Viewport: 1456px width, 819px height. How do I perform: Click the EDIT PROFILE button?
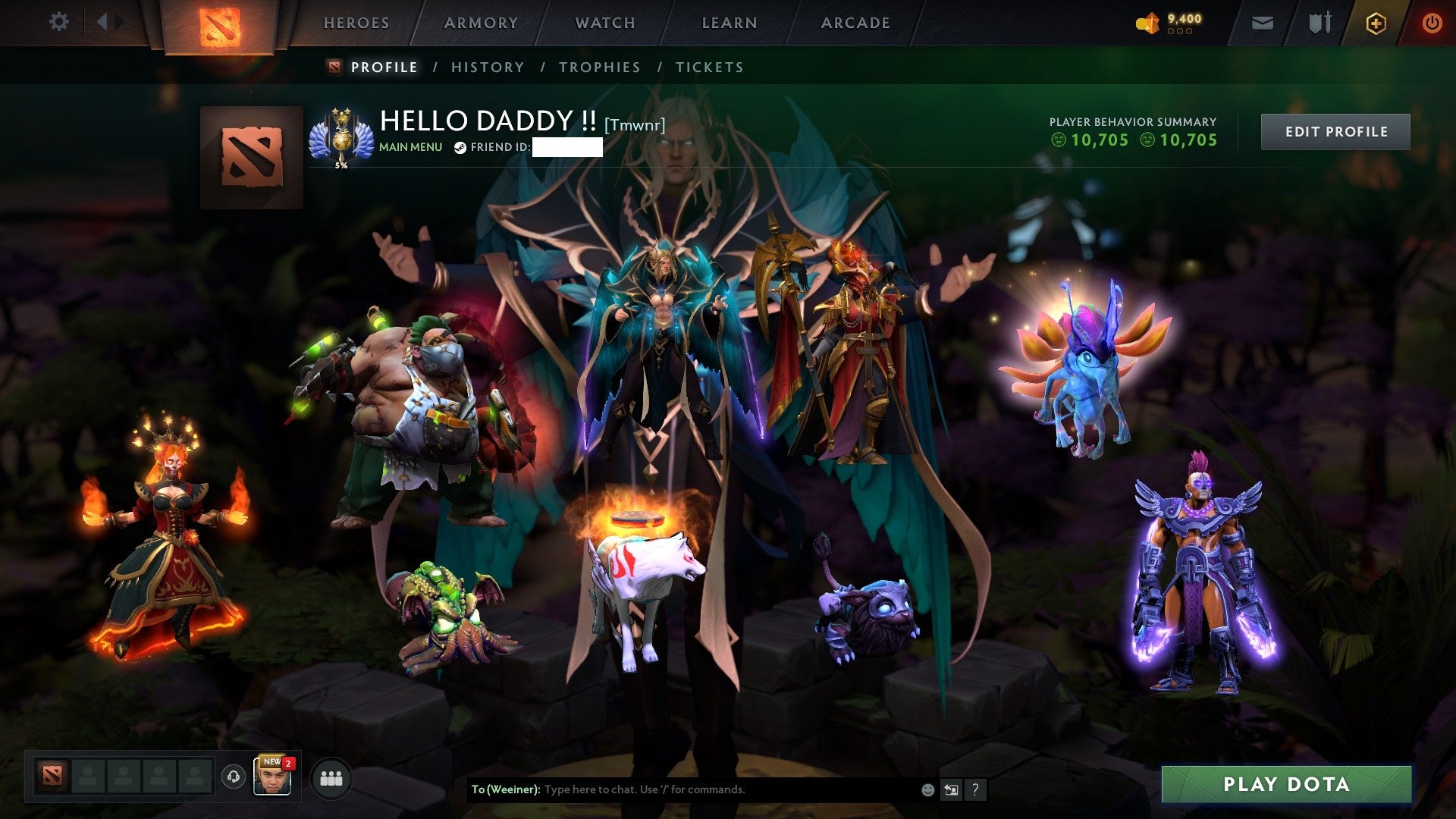[1335, 130]
